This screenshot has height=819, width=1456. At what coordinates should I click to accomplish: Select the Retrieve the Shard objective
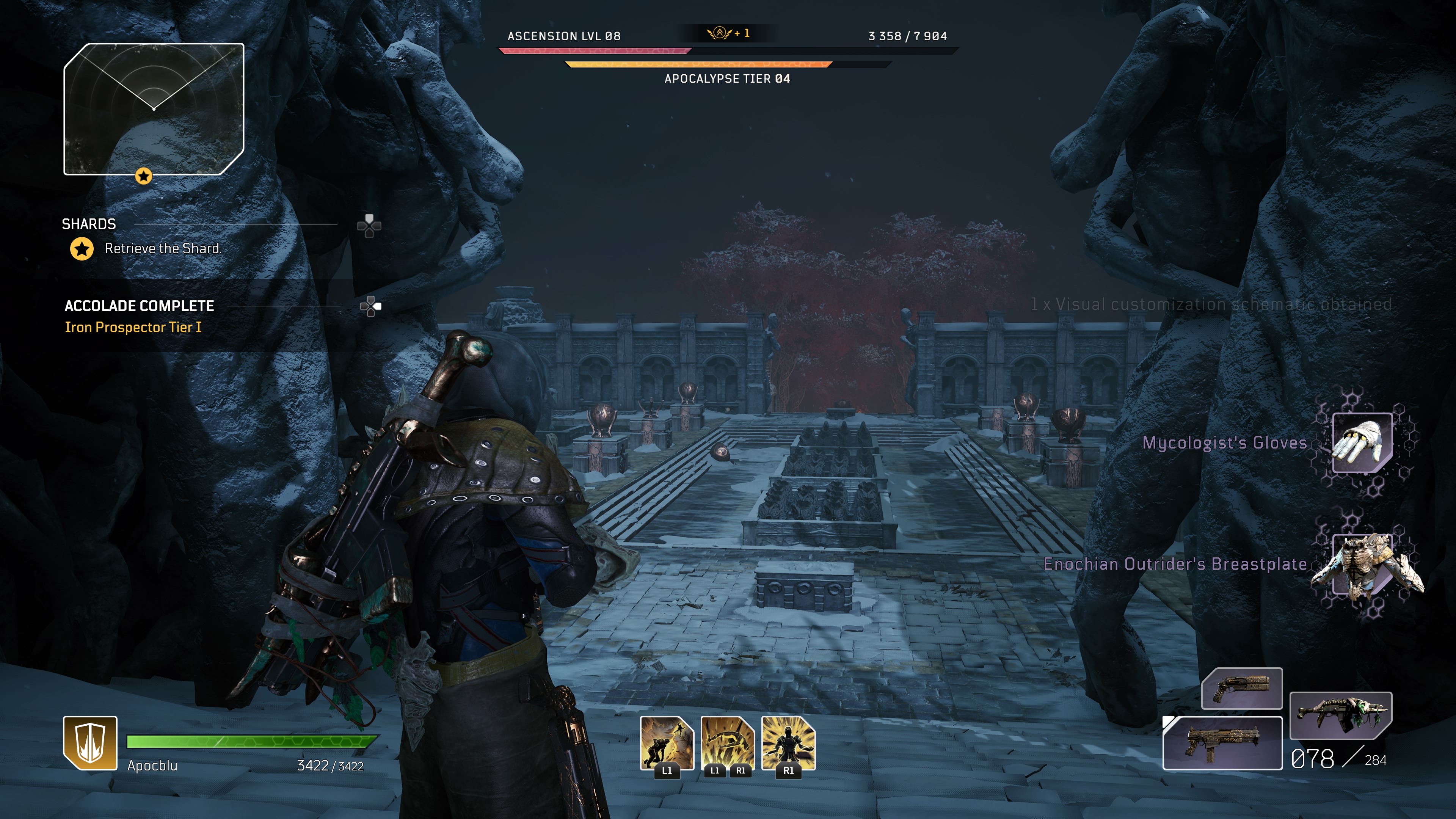pyautogui.click(x=162, y=249)
